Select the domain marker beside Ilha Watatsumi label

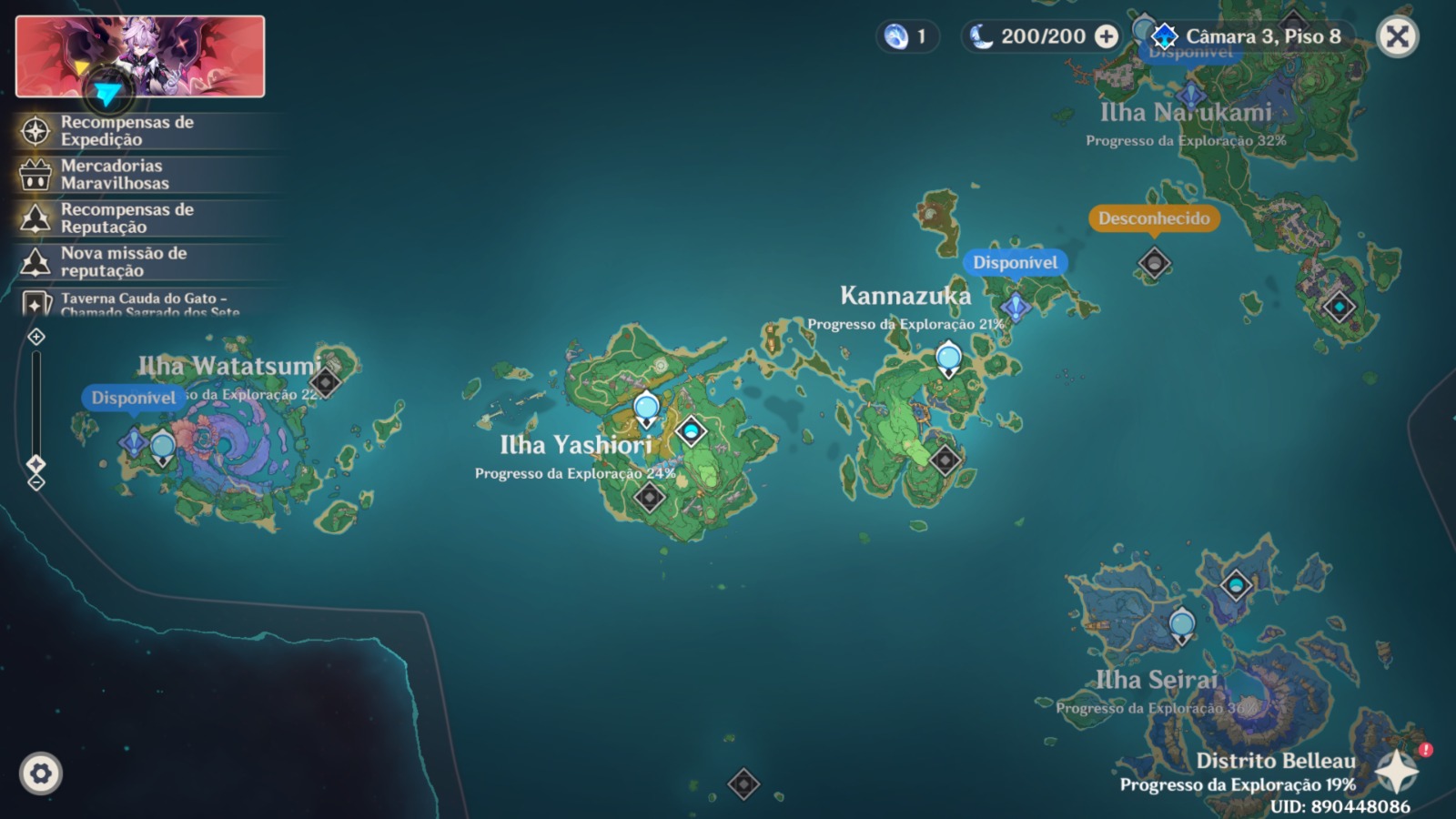325,381
